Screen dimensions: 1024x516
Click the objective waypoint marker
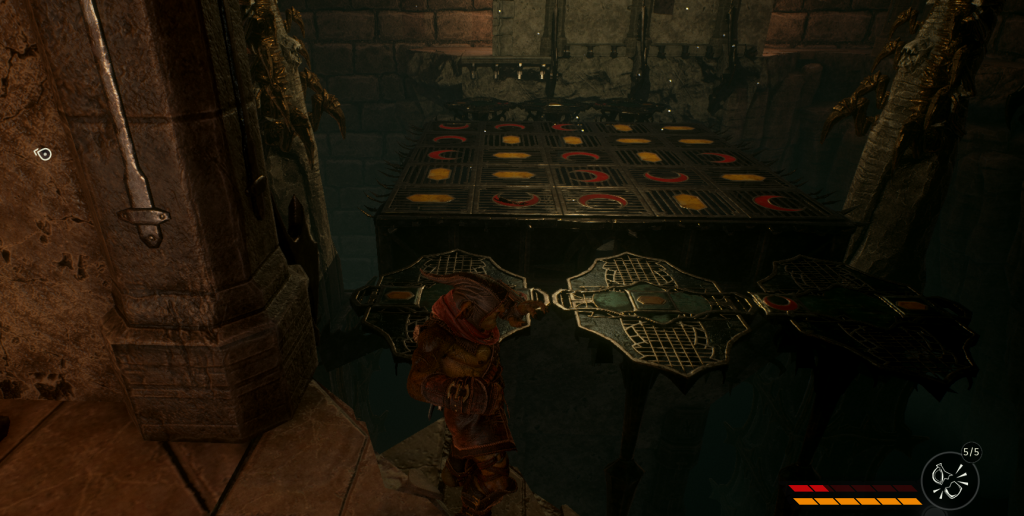(x=43, y=154)
